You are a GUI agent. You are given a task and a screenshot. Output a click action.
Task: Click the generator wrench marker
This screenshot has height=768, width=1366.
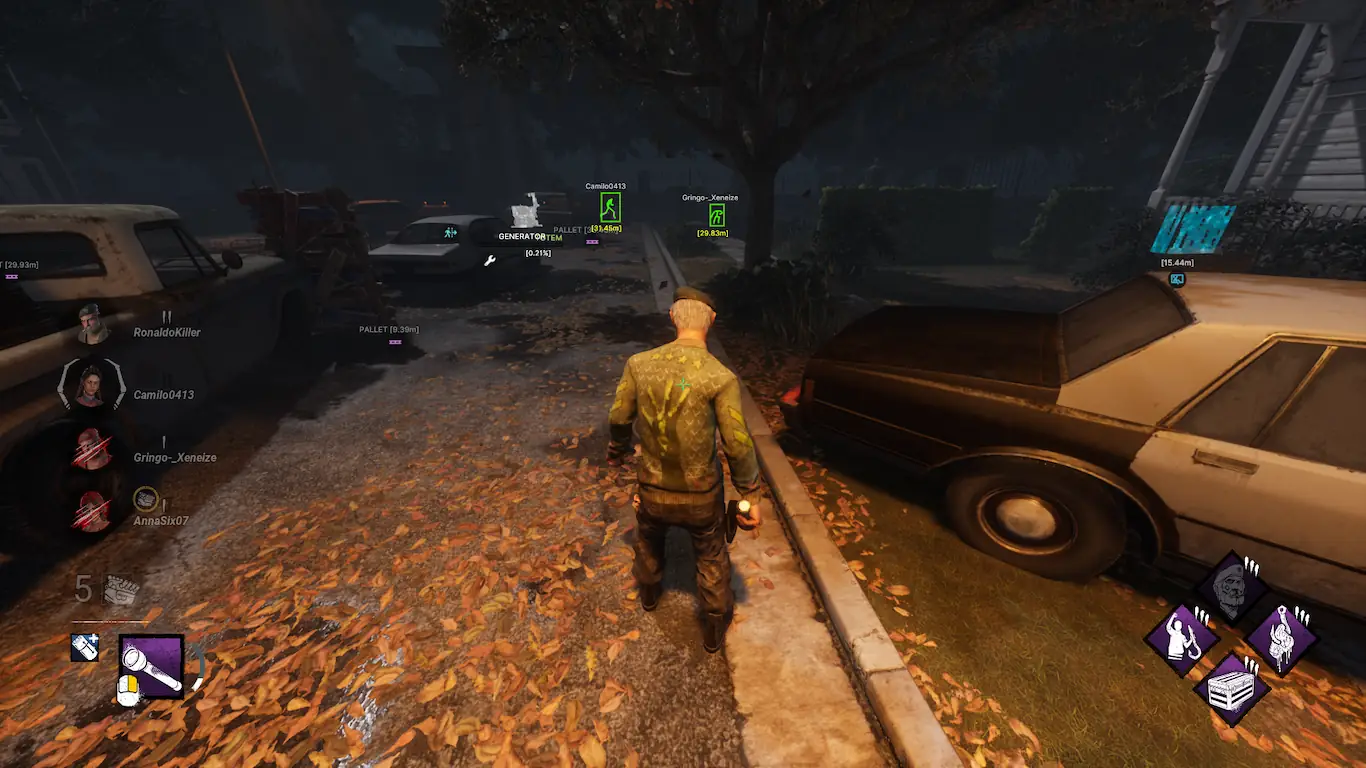[490, 261]
